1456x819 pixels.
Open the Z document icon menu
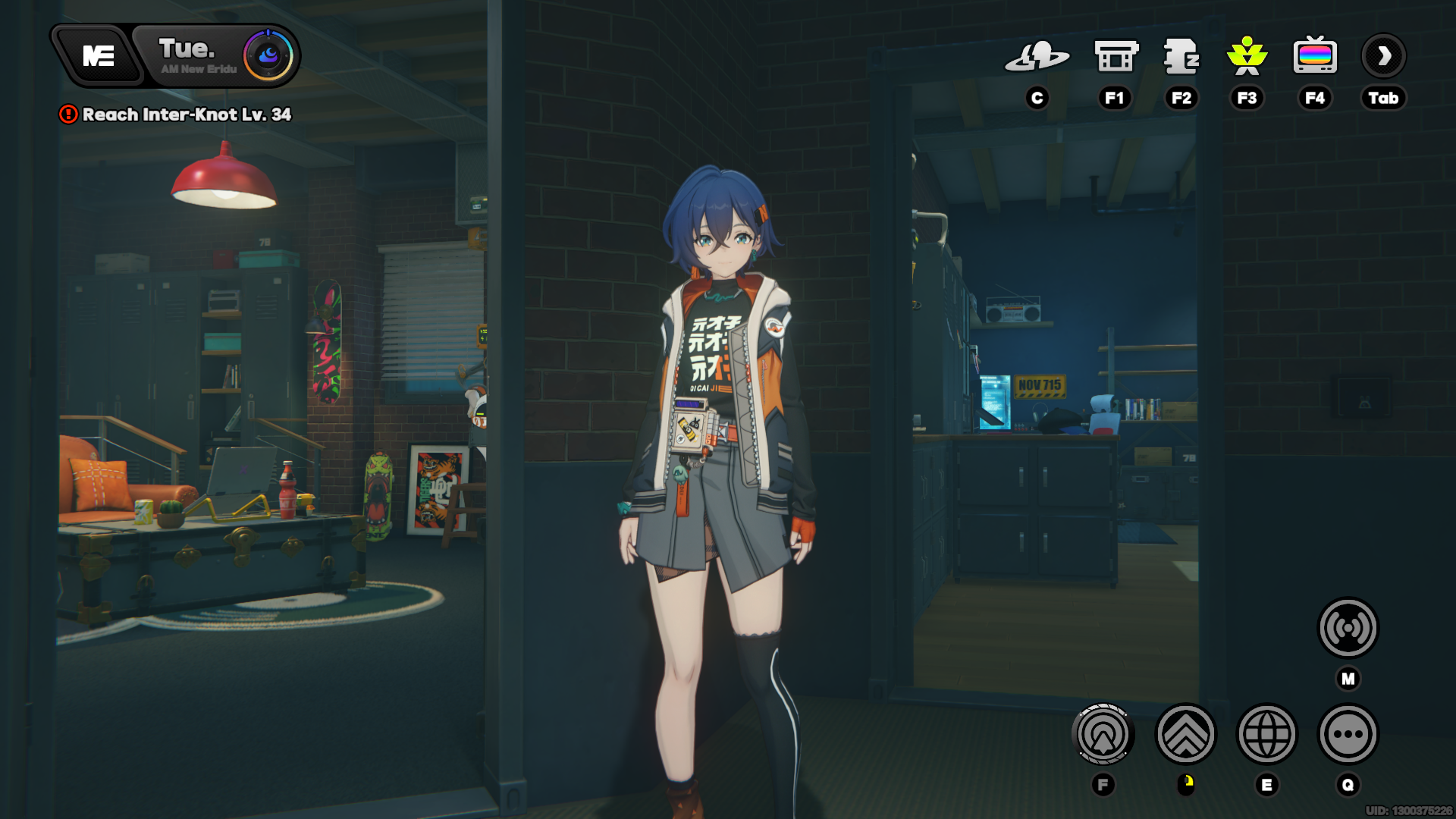tap(1181, 57)
